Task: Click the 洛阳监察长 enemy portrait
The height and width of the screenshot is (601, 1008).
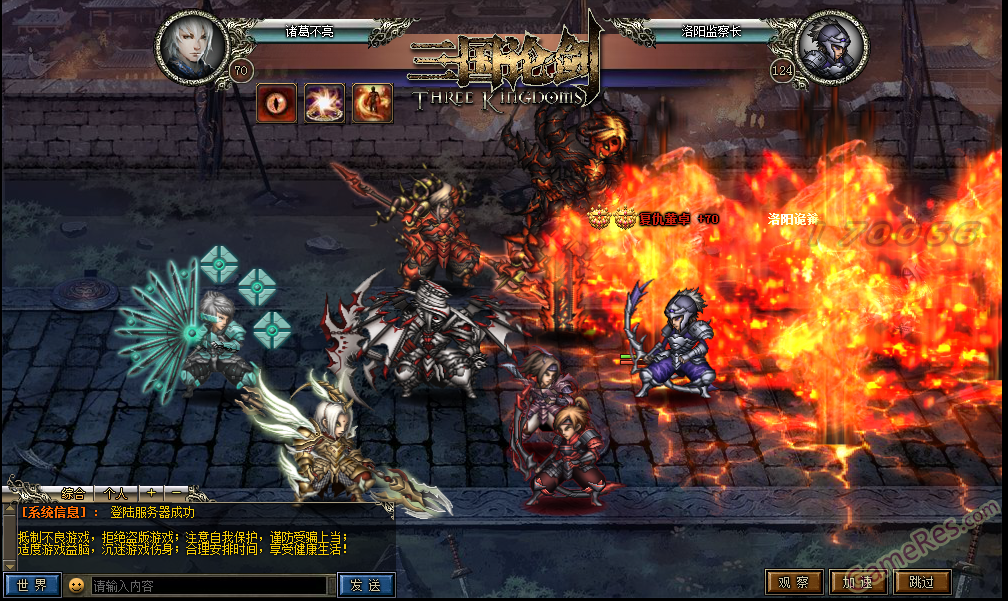Action: pos(832,47)
